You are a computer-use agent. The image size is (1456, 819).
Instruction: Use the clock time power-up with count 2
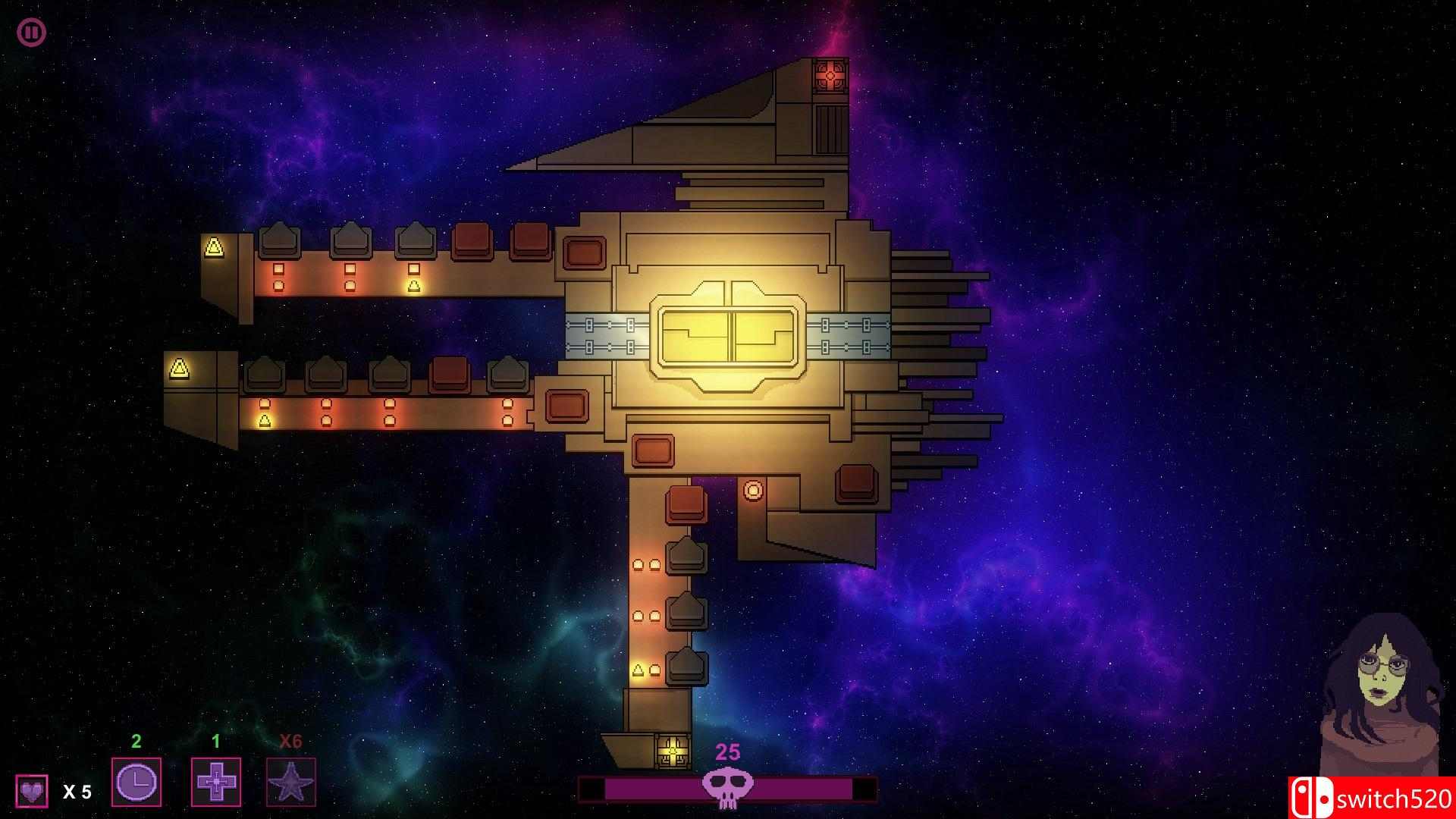137,782
